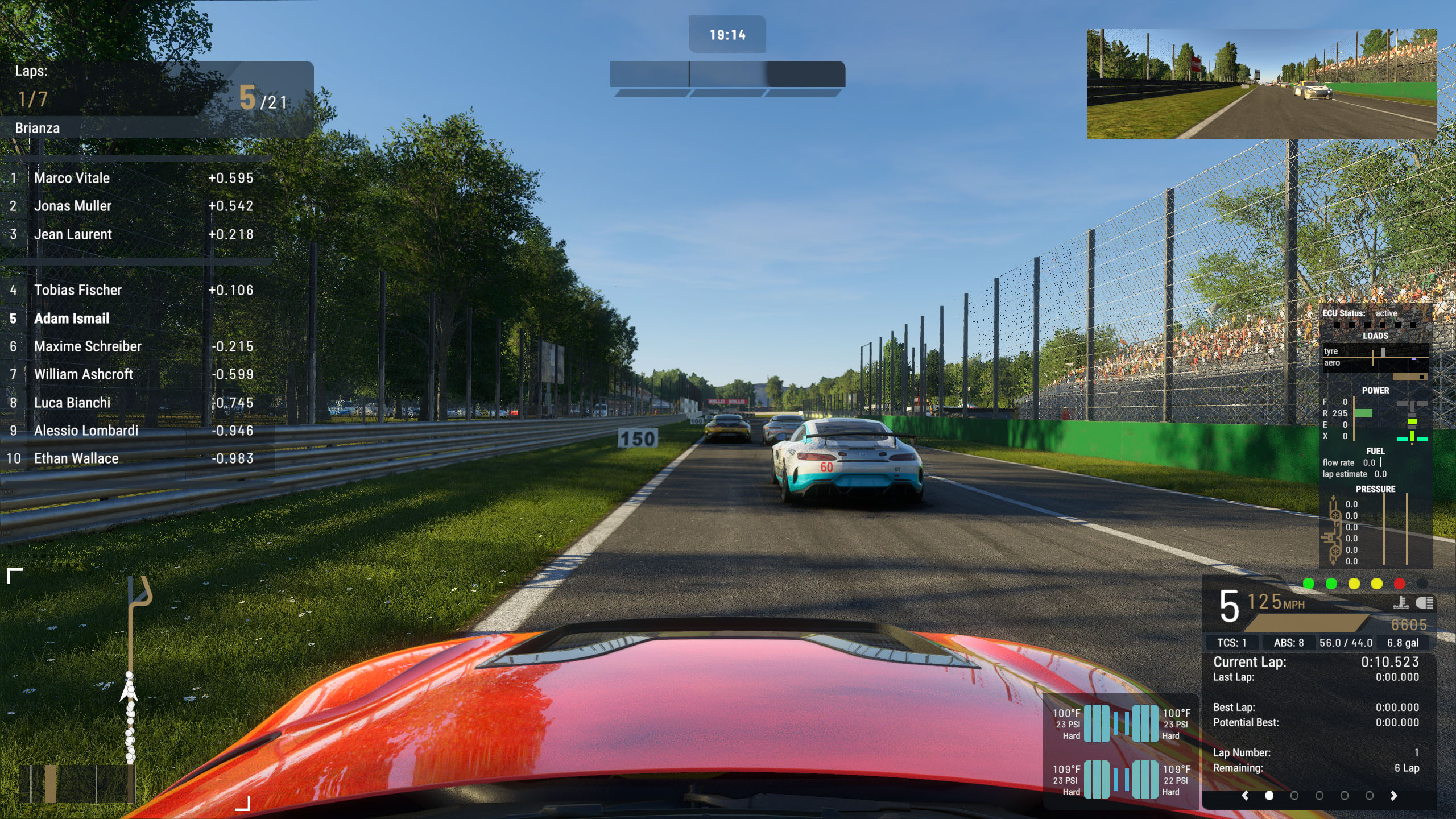Click the ECU status telemetry panel
This screenshot has height=819, width=1456.
(x=1375, y=435)
